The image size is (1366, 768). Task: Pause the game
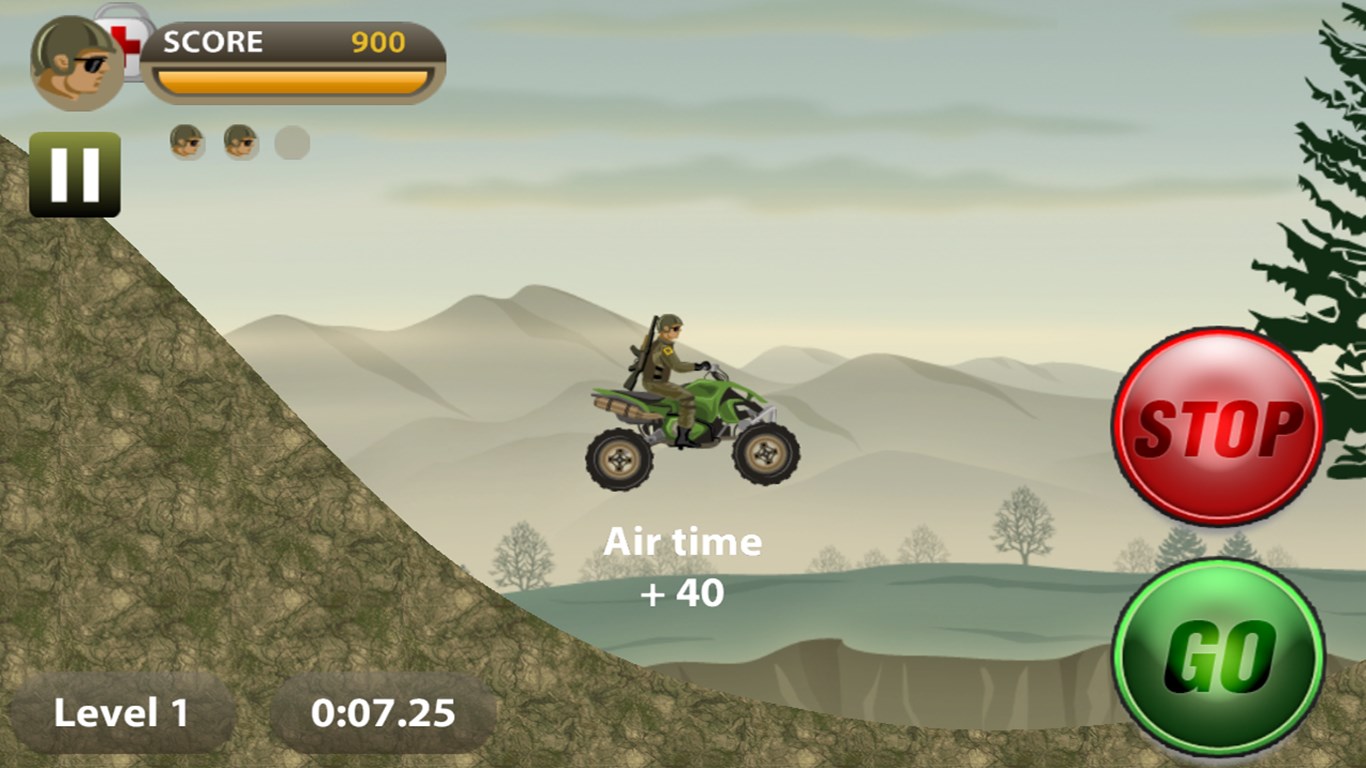[75, 174]
